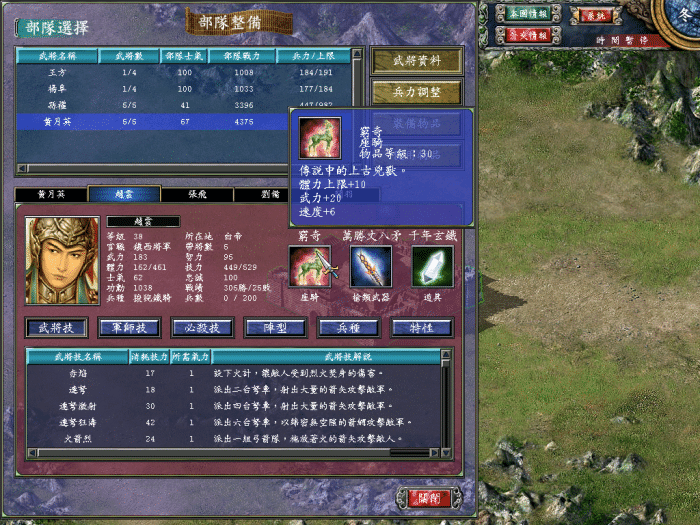Select the 千年玄鐵 crystal item slot
The image size is (700, 525).
[432, 267]
